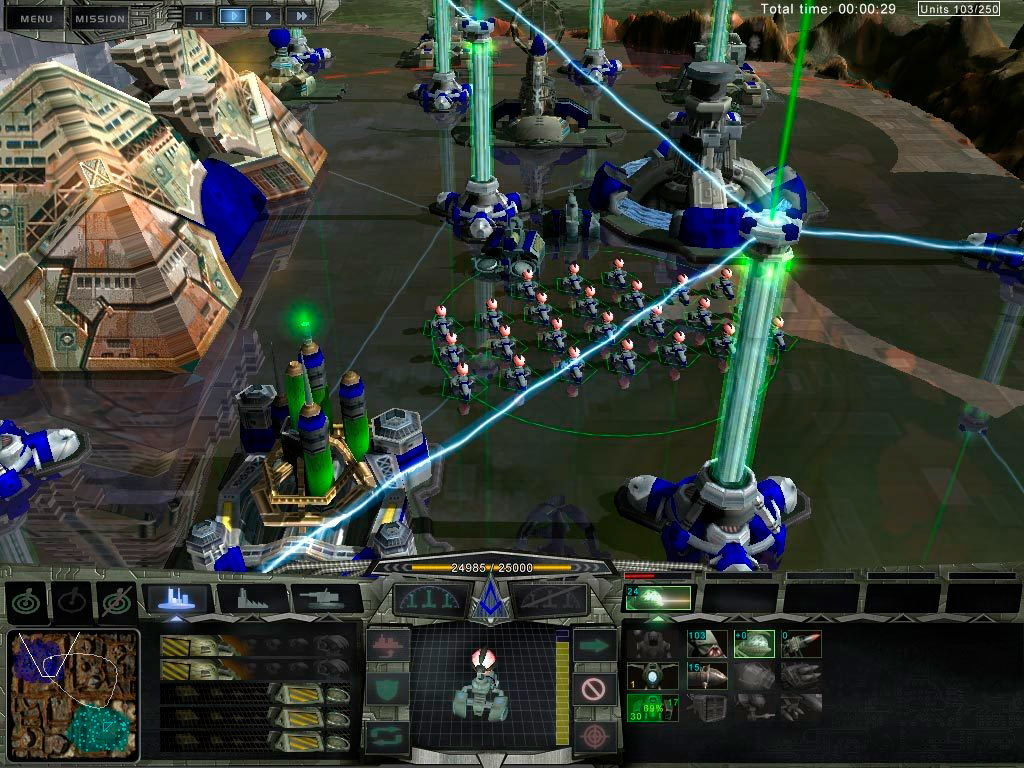Select the squad slot showing 24

click(658, 598)
